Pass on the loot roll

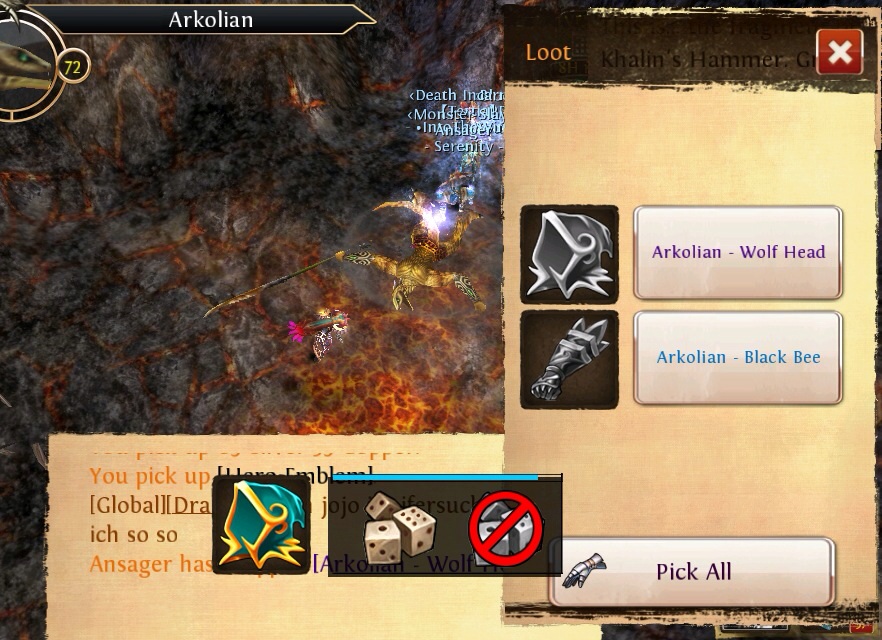[506, 528]
